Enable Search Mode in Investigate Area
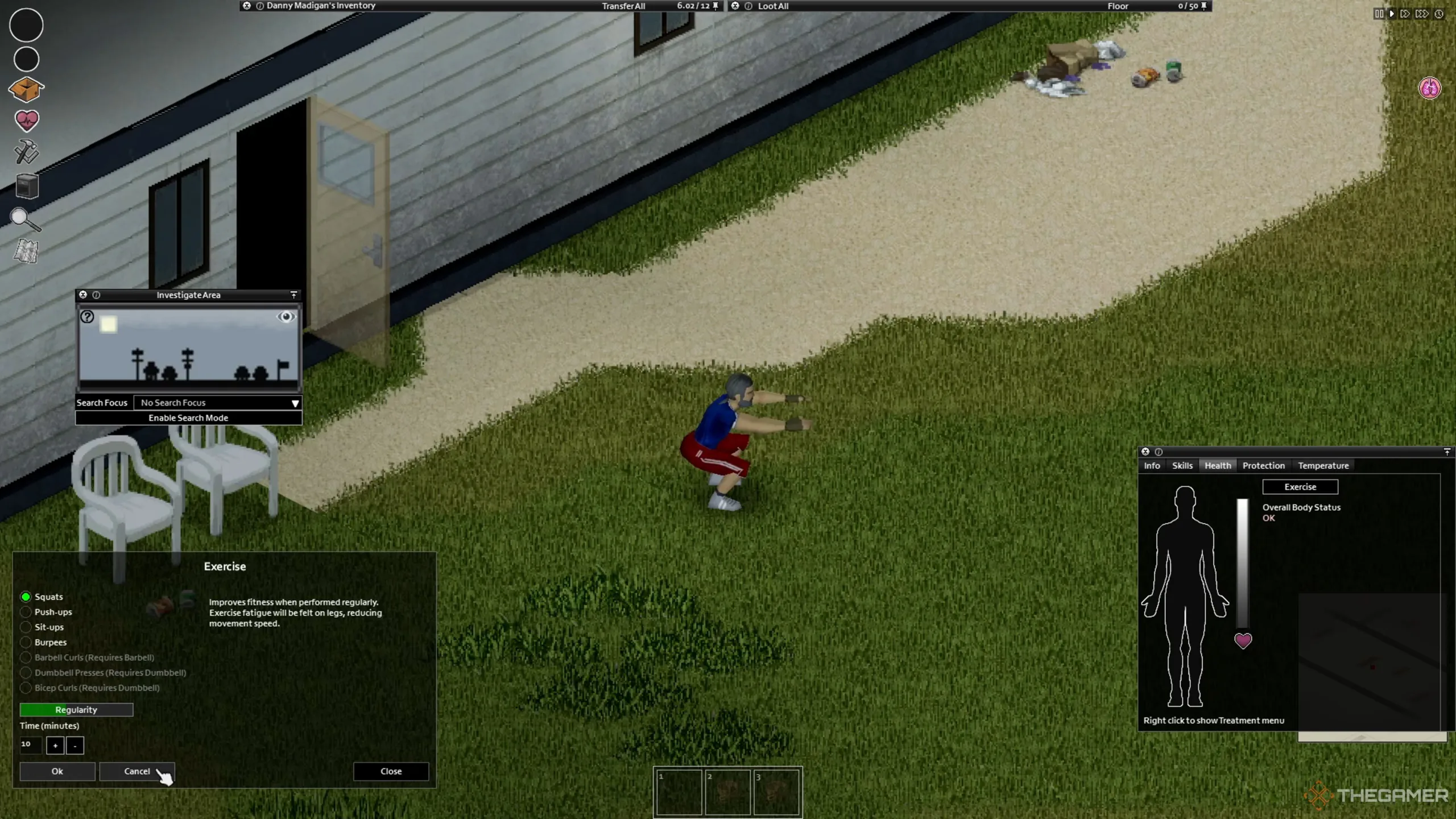The image size is (1456, 819). [188, 417]
